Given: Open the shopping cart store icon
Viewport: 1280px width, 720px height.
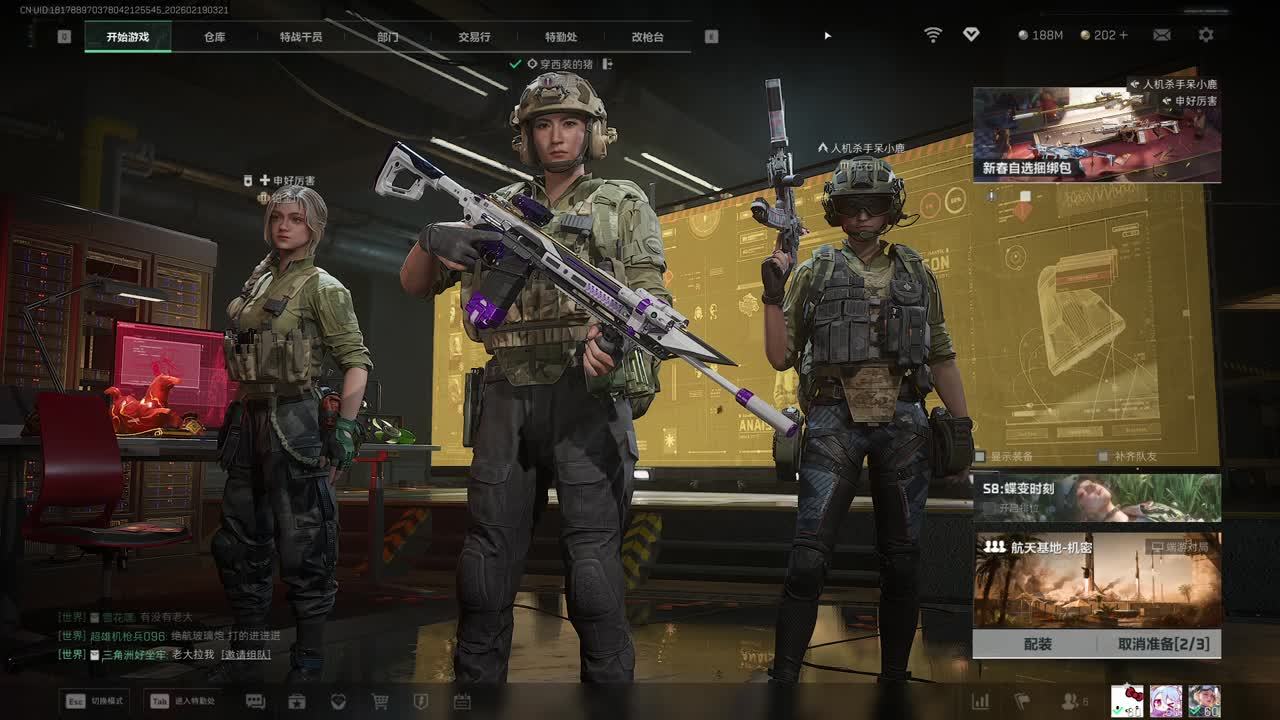Looking at the screenshot, I should (x=380, y=701).
